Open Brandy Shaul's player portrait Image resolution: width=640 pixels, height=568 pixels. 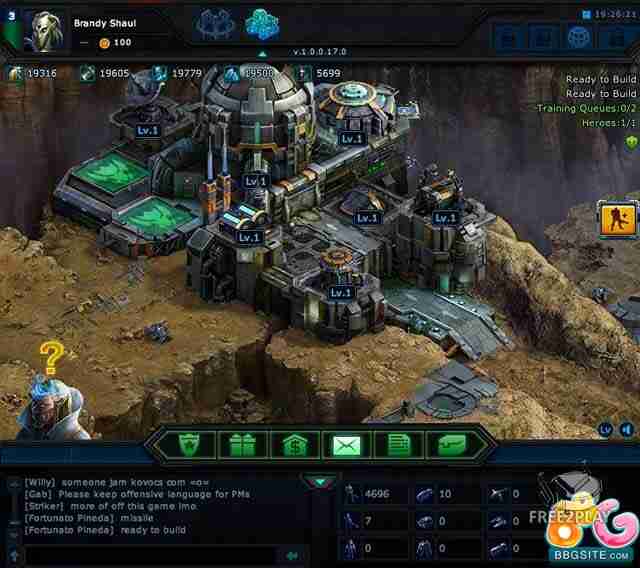coord(42,29)
